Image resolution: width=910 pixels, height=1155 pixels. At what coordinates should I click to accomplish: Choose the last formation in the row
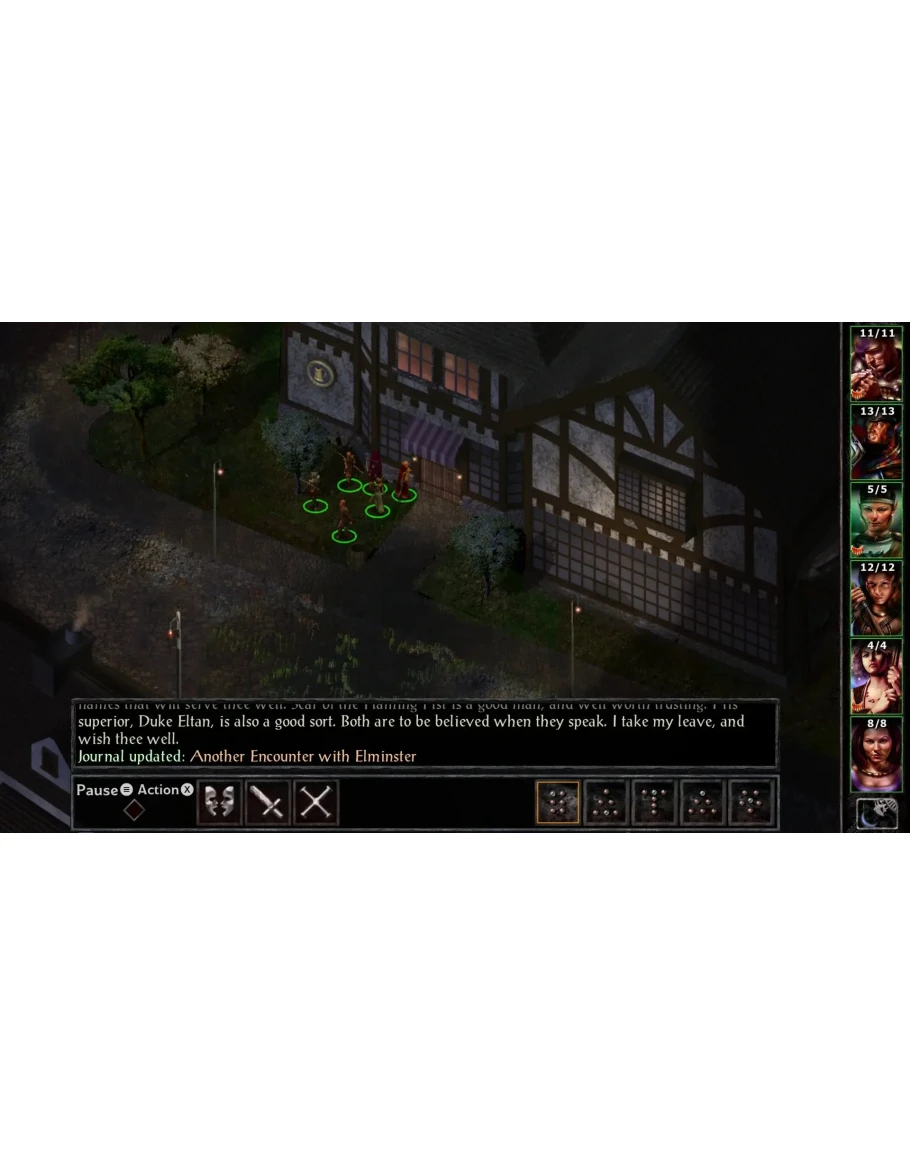click(752, 802)
